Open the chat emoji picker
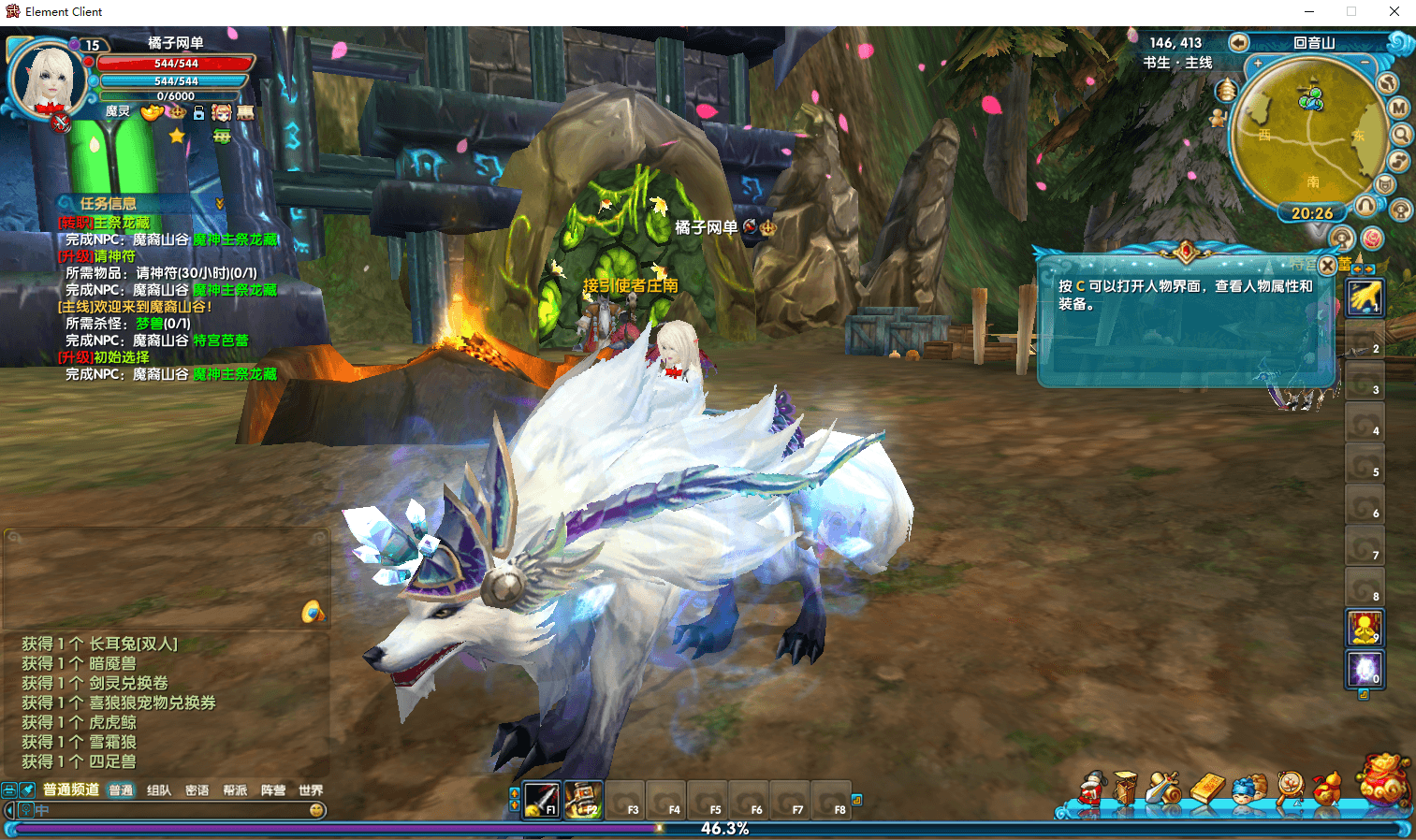This screenshot has width=1416, height=840. click(x=317, y=810)
